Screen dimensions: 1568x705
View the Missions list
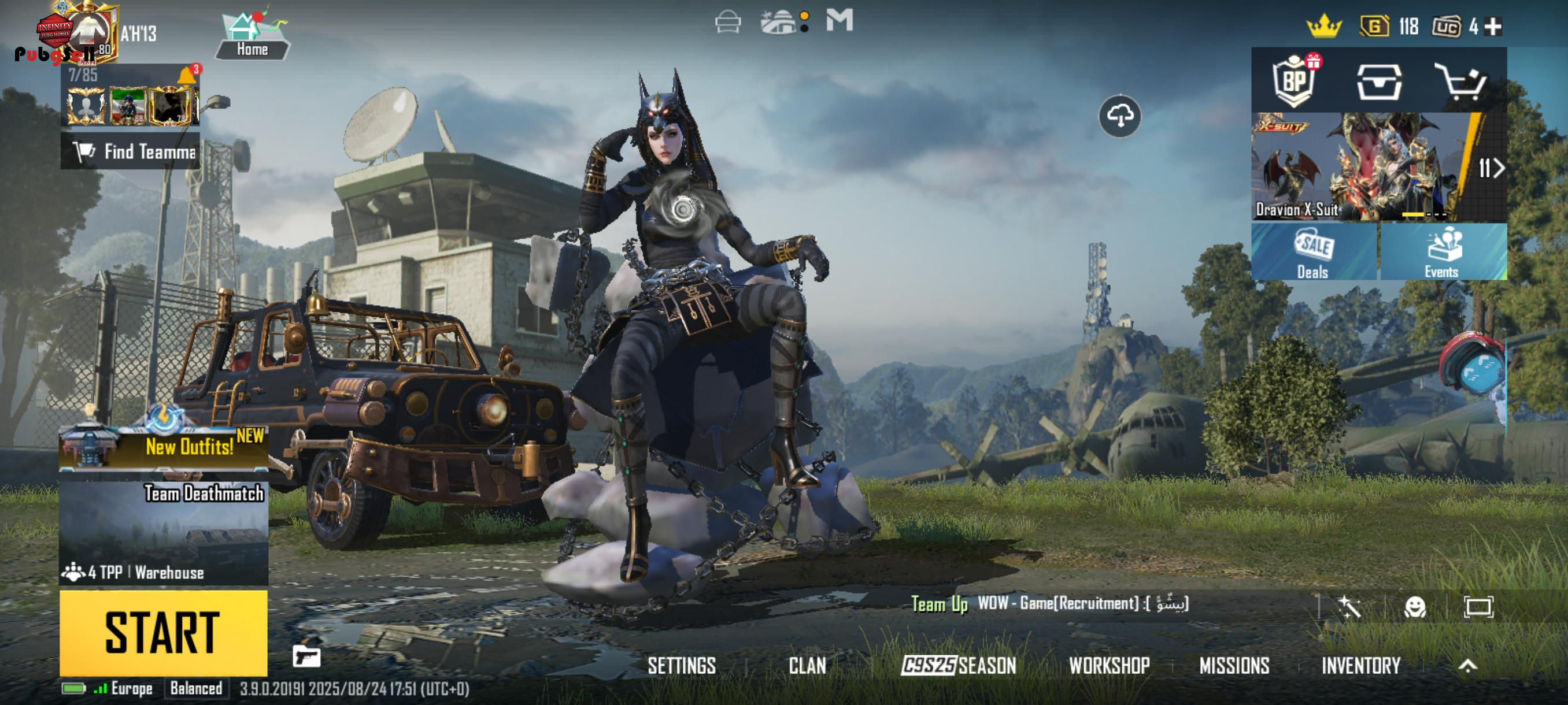click(x=1234, y=666)
